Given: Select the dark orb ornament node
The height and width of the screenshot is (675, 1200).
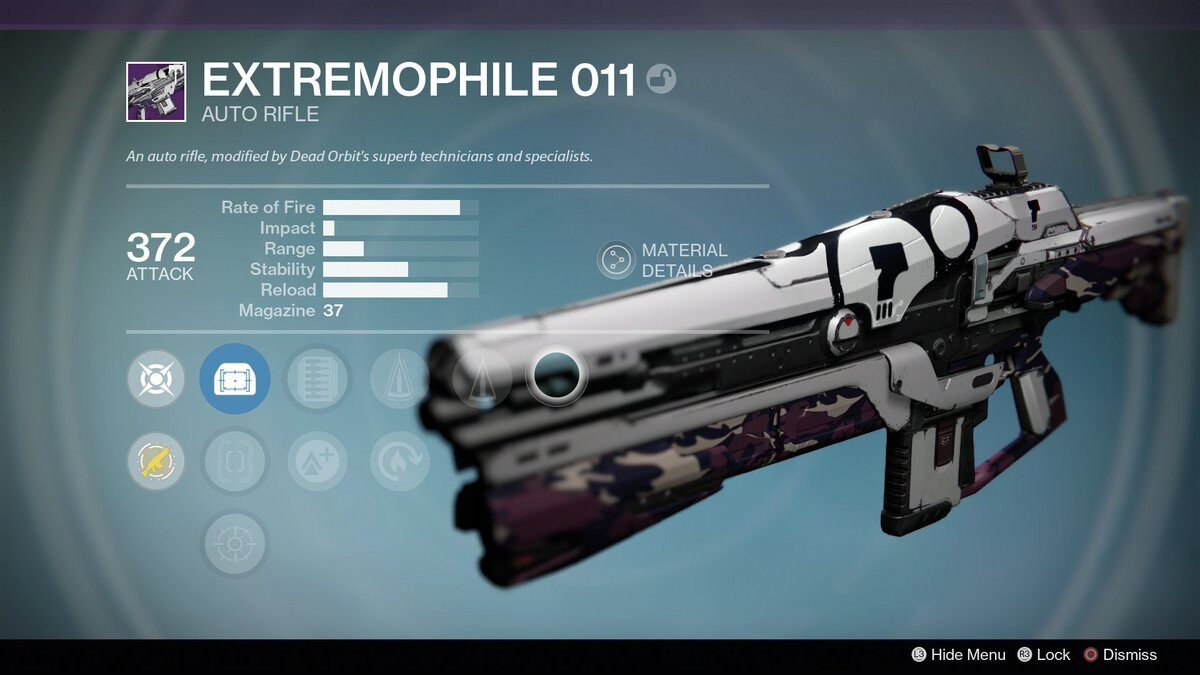Looking at the screenshot, I should (x=556, y=376).
